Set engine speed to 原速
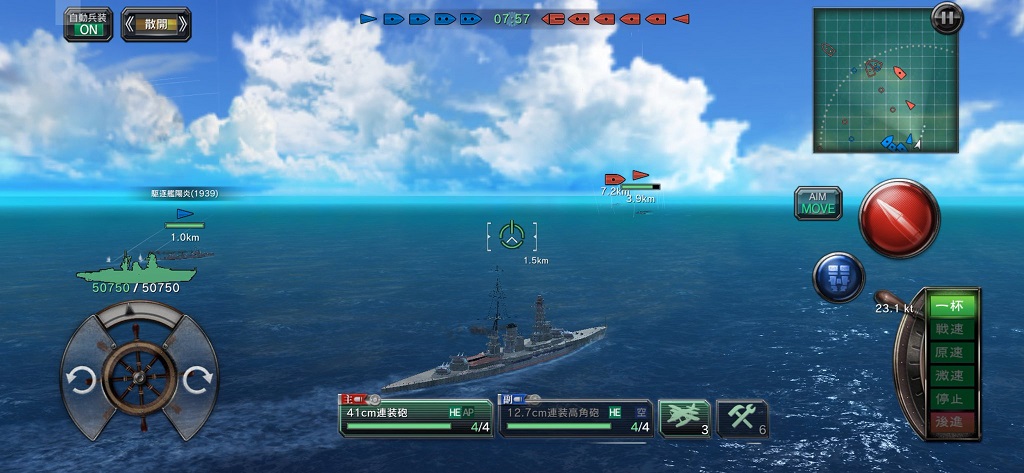 click(949, 352)
